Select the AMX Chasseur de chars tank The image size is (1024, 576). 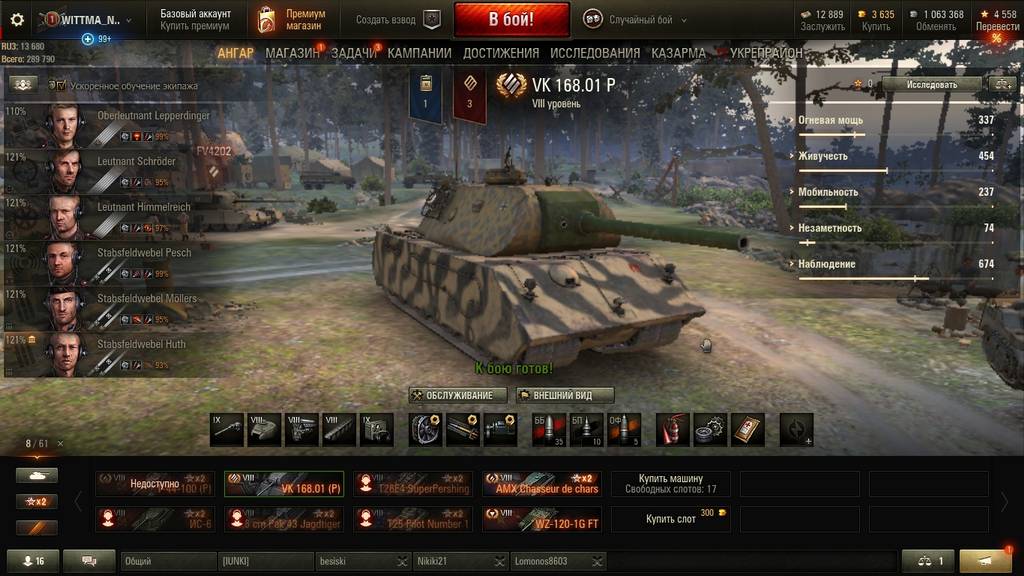pos(541,484)
